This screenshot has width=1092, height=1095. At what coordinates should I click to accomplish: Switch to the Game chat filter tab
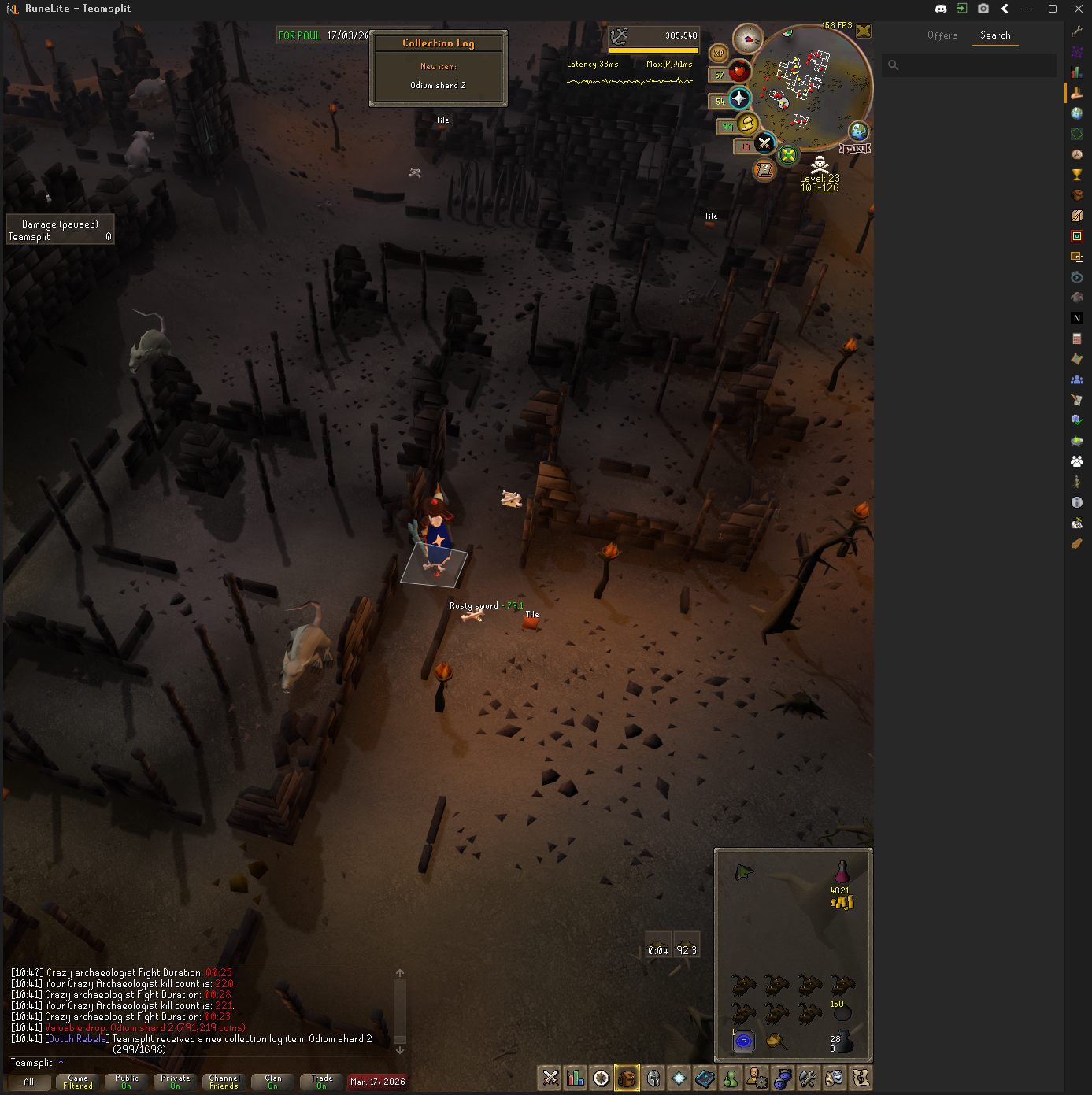pyautogui.click(x=78, y=1082)
